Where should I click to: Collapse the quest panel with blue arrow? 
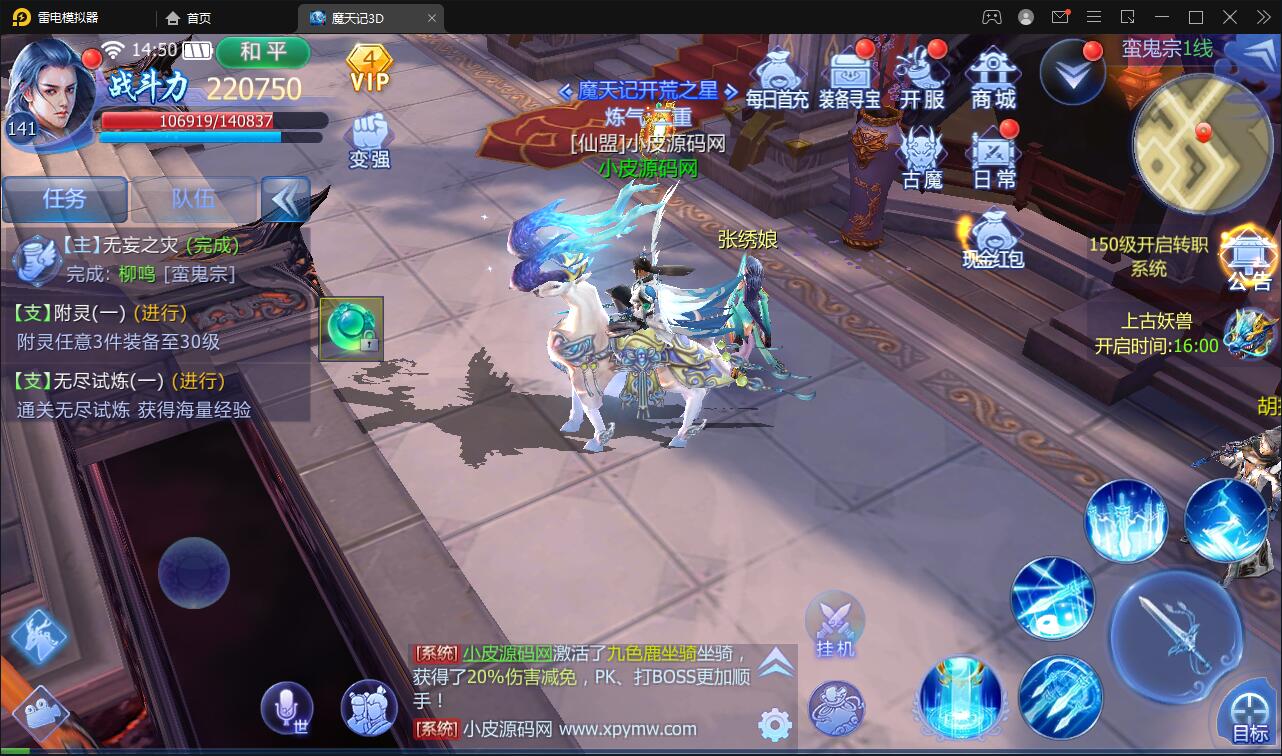[287, 200]
